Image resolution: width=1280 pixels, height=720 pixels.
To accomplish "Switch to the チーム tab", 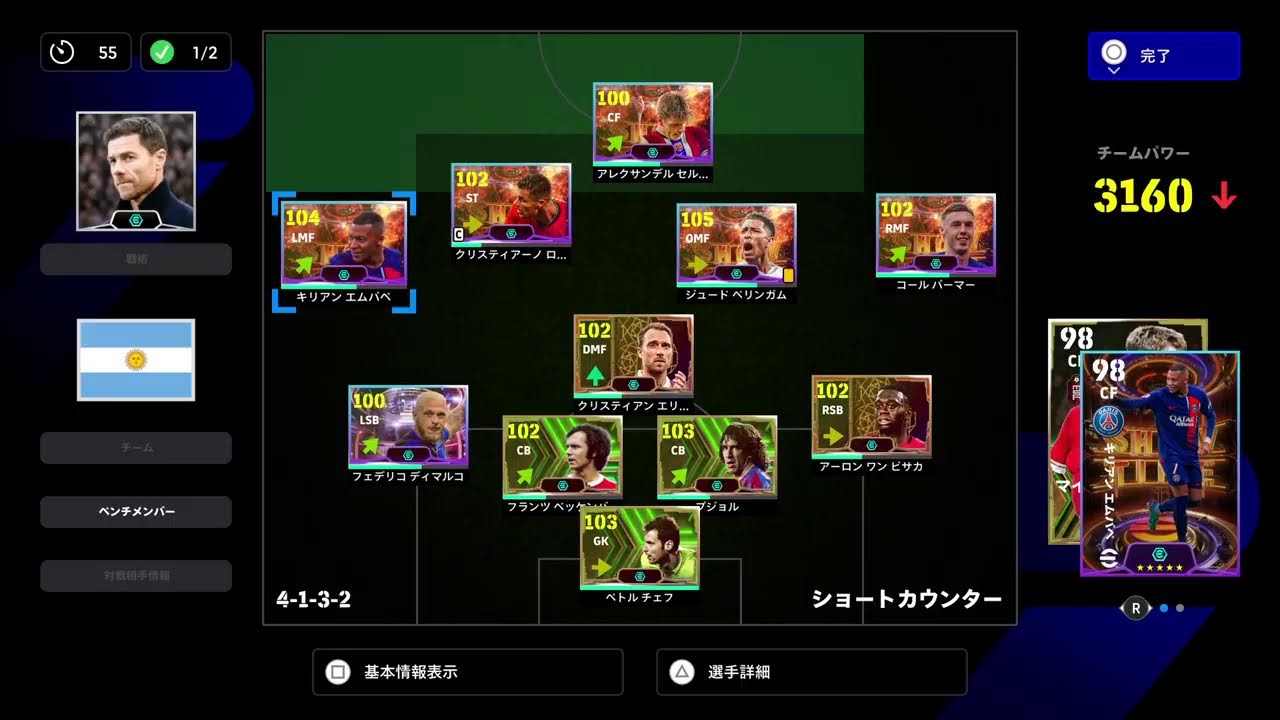I will click(x=135, y=447).
